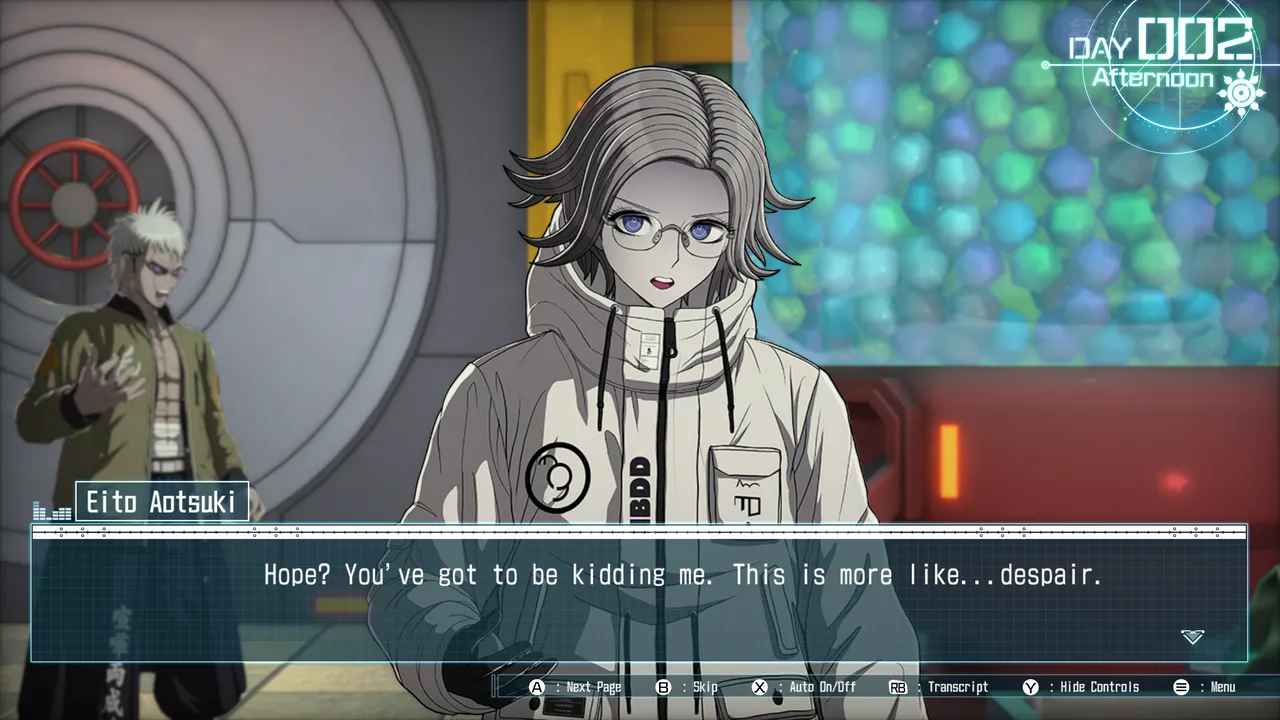The width and height of the screenshot is (1280, 720).
Task: Click the dialogue continue arrow indicator
Action: (1192, 637)
